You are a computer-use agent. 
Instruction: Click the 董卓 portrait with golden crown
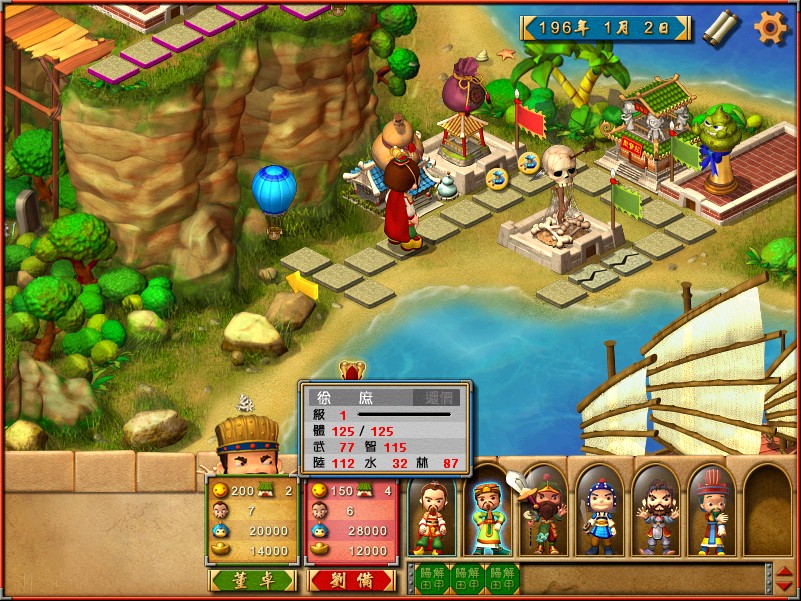(245, 447)
